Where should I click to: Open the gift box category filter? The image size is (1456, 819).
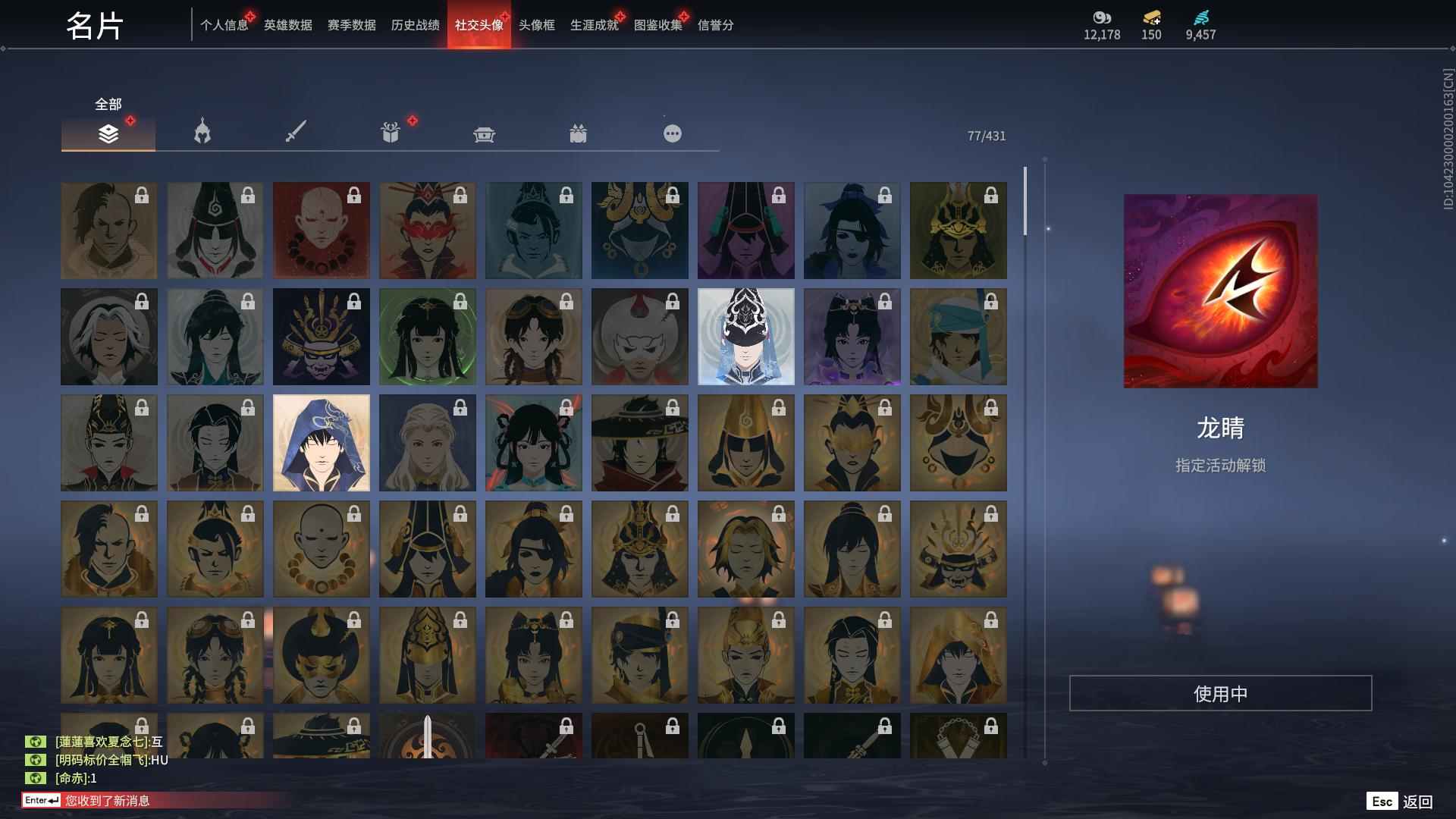coord(579,133)
